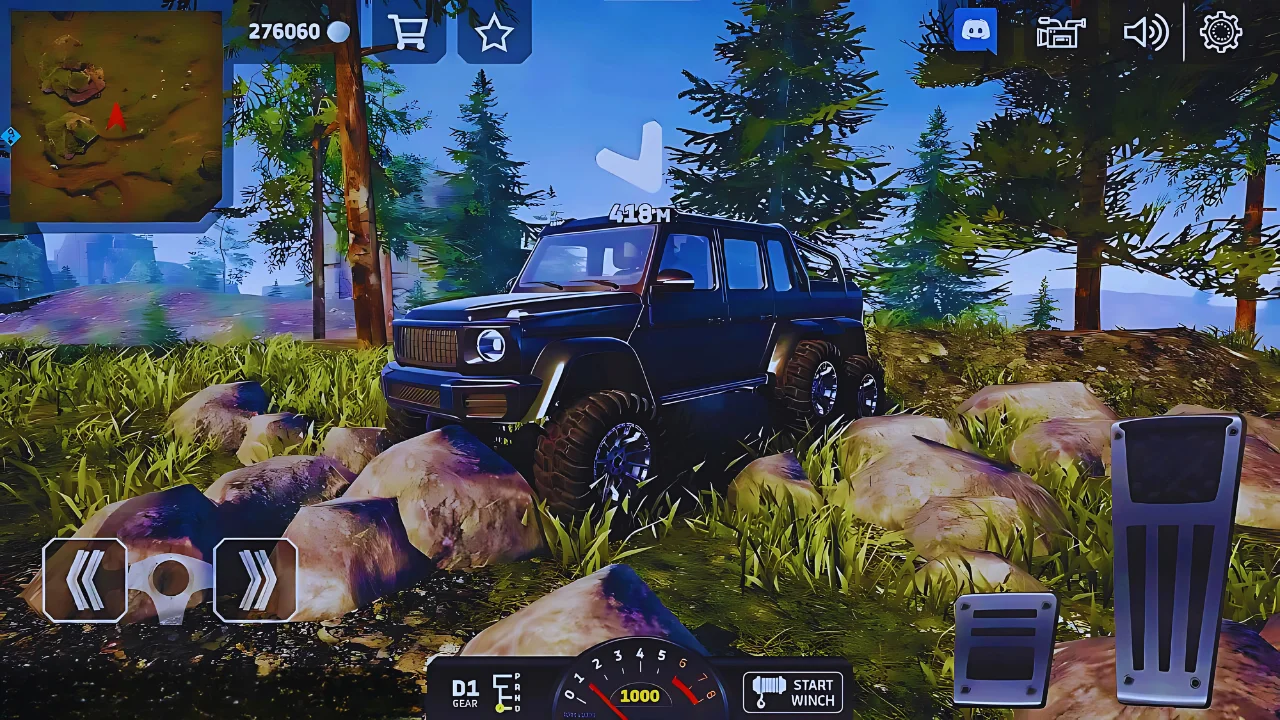Upshift with the right double-chevron arrows
Screen dimensions: 1280x720
tap(256, 581)
